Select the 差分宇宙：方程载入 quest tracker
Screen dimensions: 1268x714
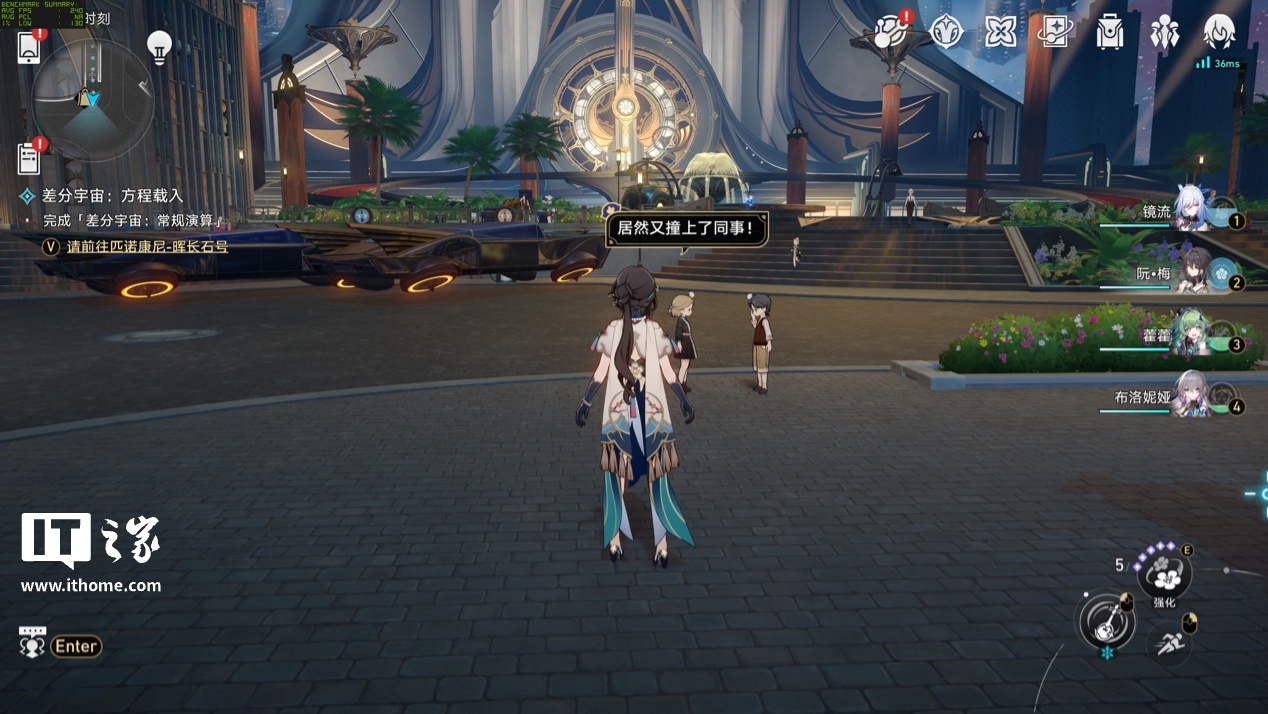tap(112, 196)
